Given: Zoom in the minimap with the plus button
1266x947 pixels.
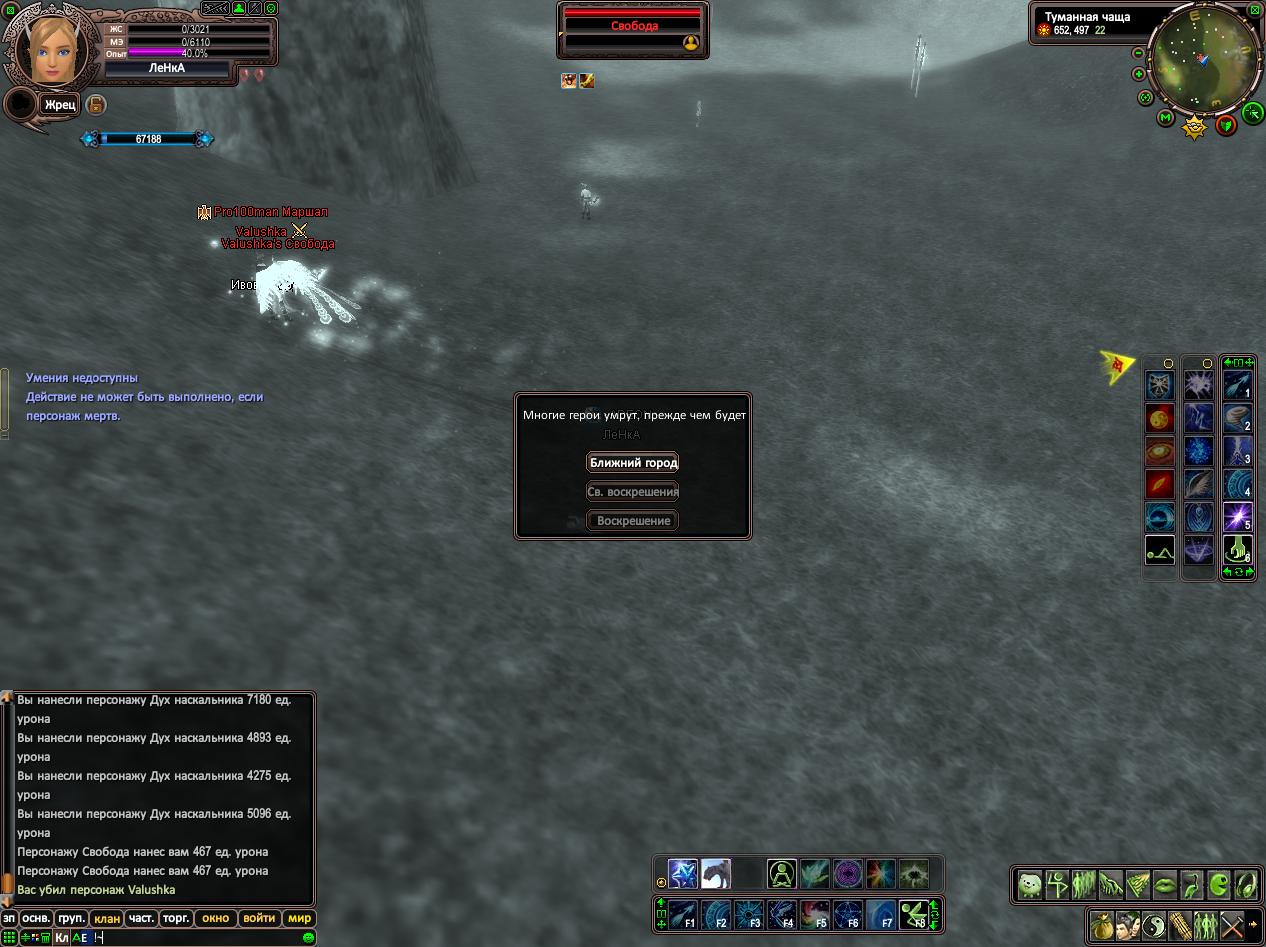Looking at the screenshot, I should point(1139,74).
